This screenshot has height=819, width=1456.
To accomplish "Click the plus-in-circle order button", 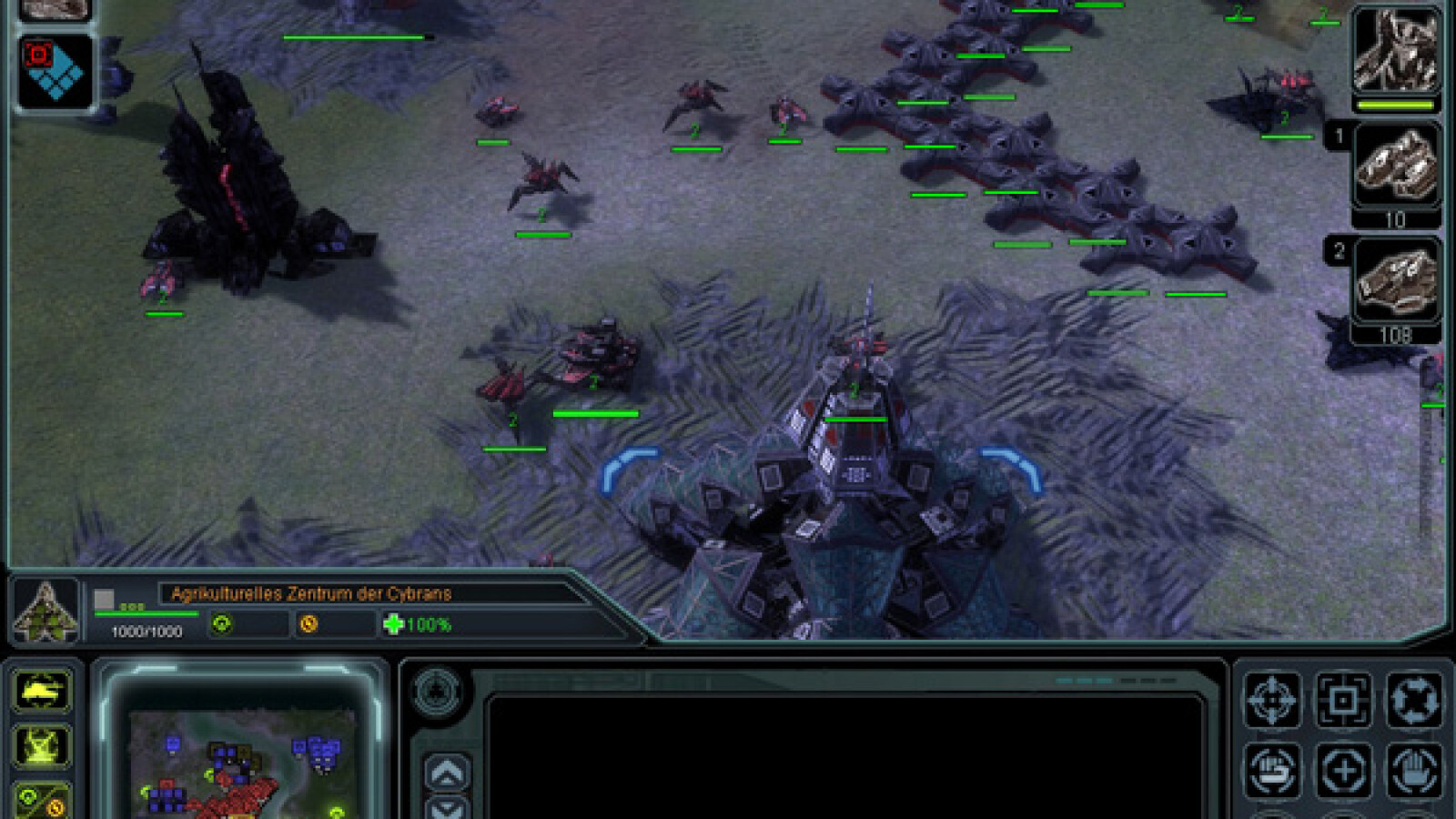I will 1343,771.
